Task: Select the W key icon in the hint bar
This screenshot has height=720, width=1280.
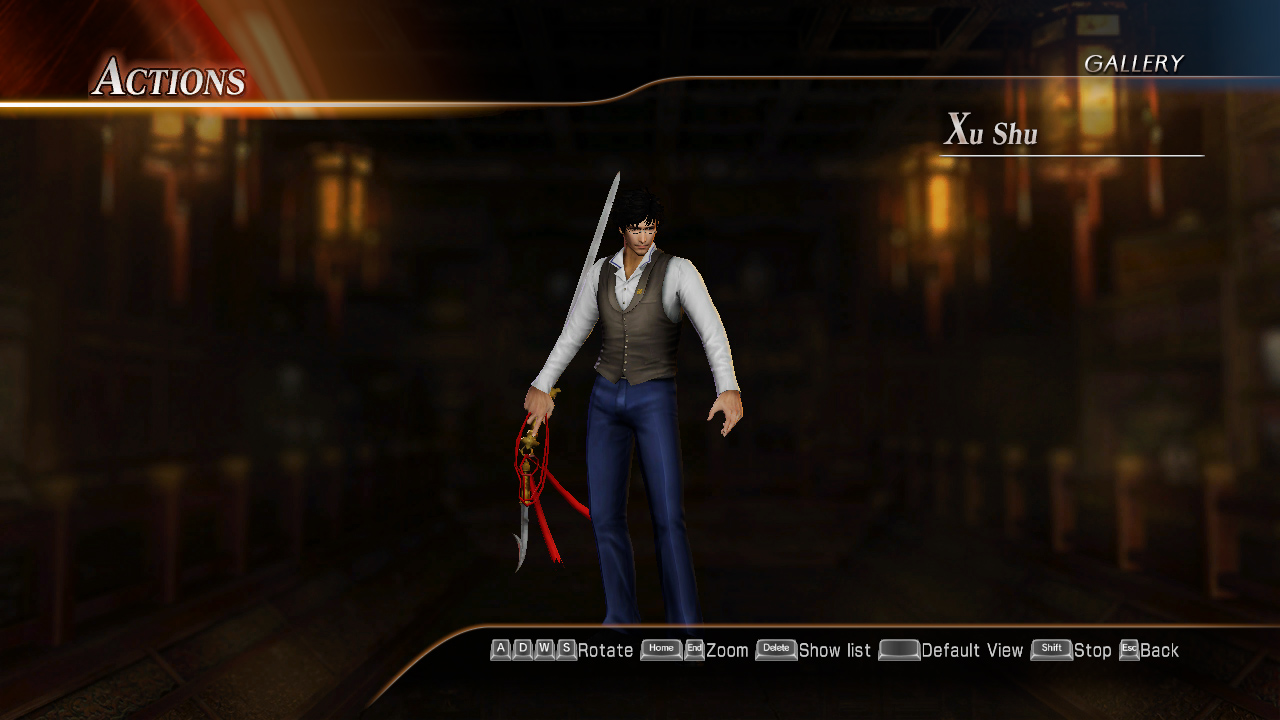Action: pyautogui.click(x=544, y=649)
